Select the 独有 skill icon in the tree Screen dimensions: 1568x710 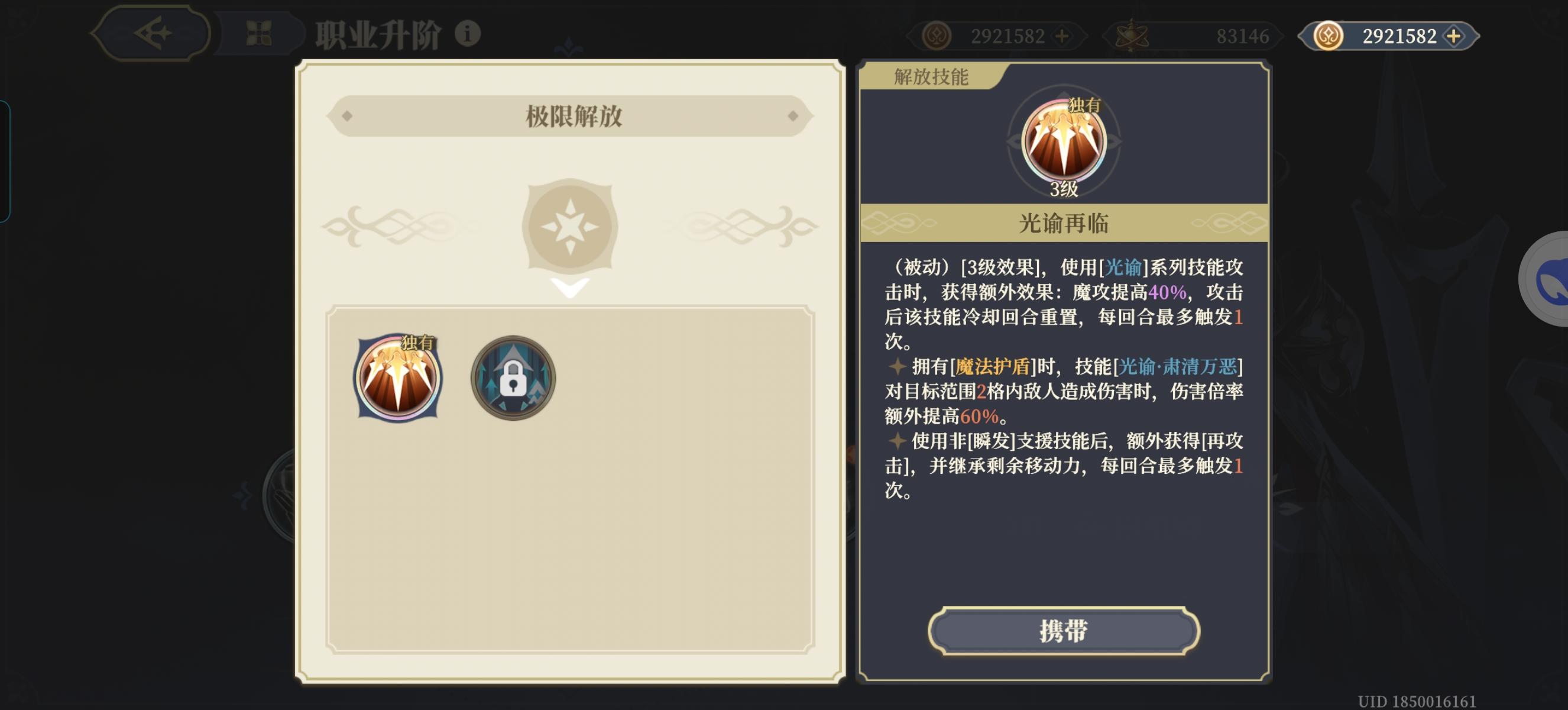click(397, 377)
